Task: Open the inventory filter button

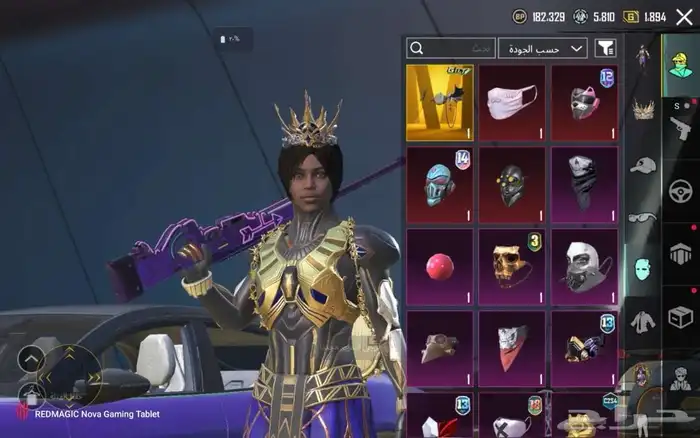Action: 605,48
